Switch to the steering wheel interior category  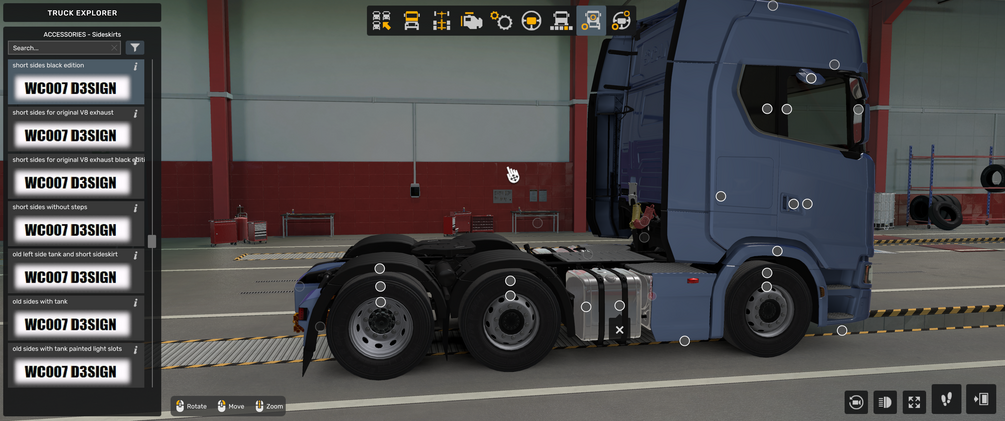[x=531, y=20]
